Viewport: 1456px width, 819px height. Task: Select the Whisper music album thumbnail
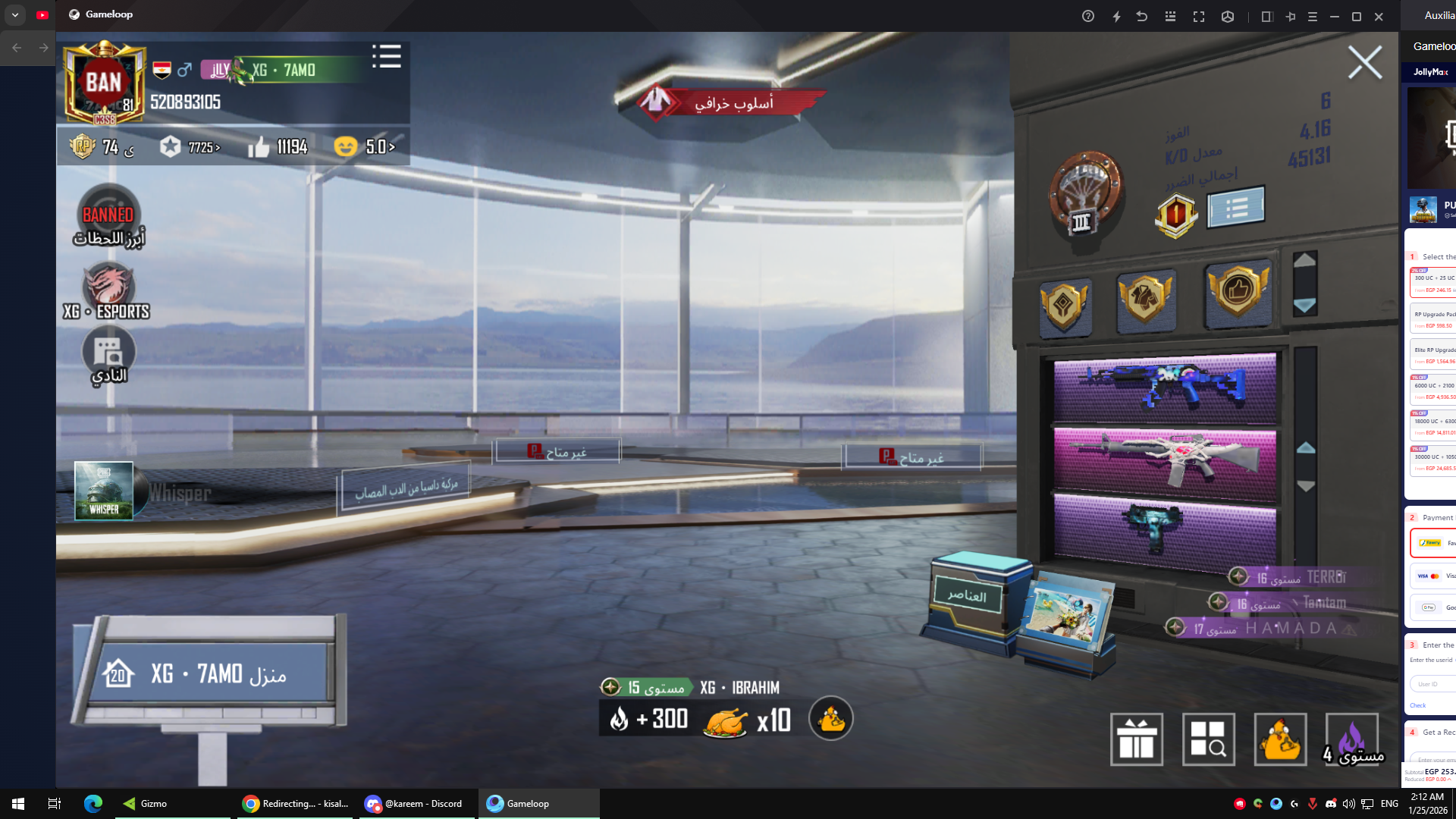click(104, 491)
